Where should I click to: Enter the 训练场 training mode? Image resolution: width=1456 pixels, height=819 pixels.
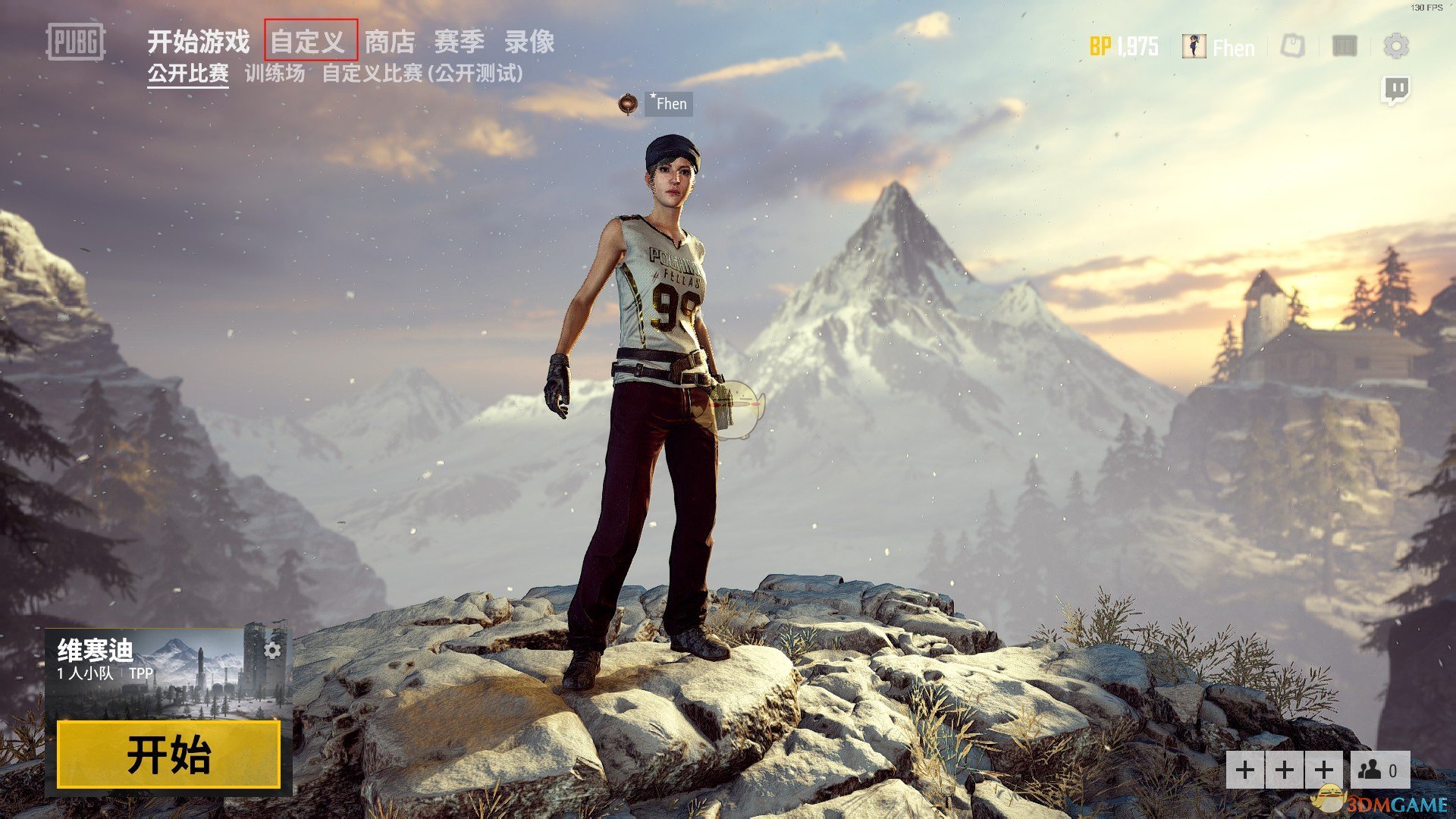click(275, 74)
